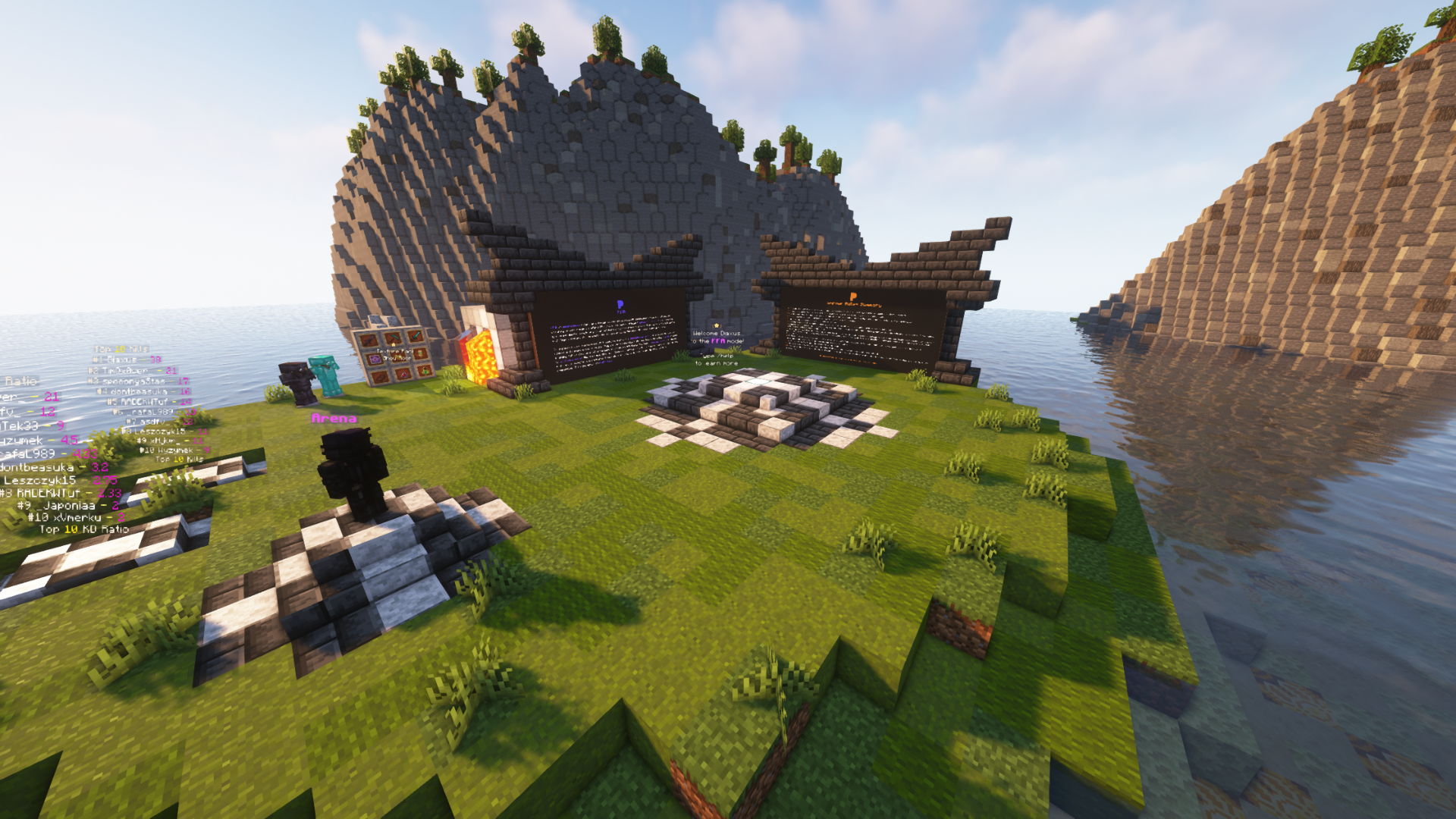Open the Top 10 Kills leaderboard title
Viewport: 1456px width, 819px height.
tap(121, 349)
